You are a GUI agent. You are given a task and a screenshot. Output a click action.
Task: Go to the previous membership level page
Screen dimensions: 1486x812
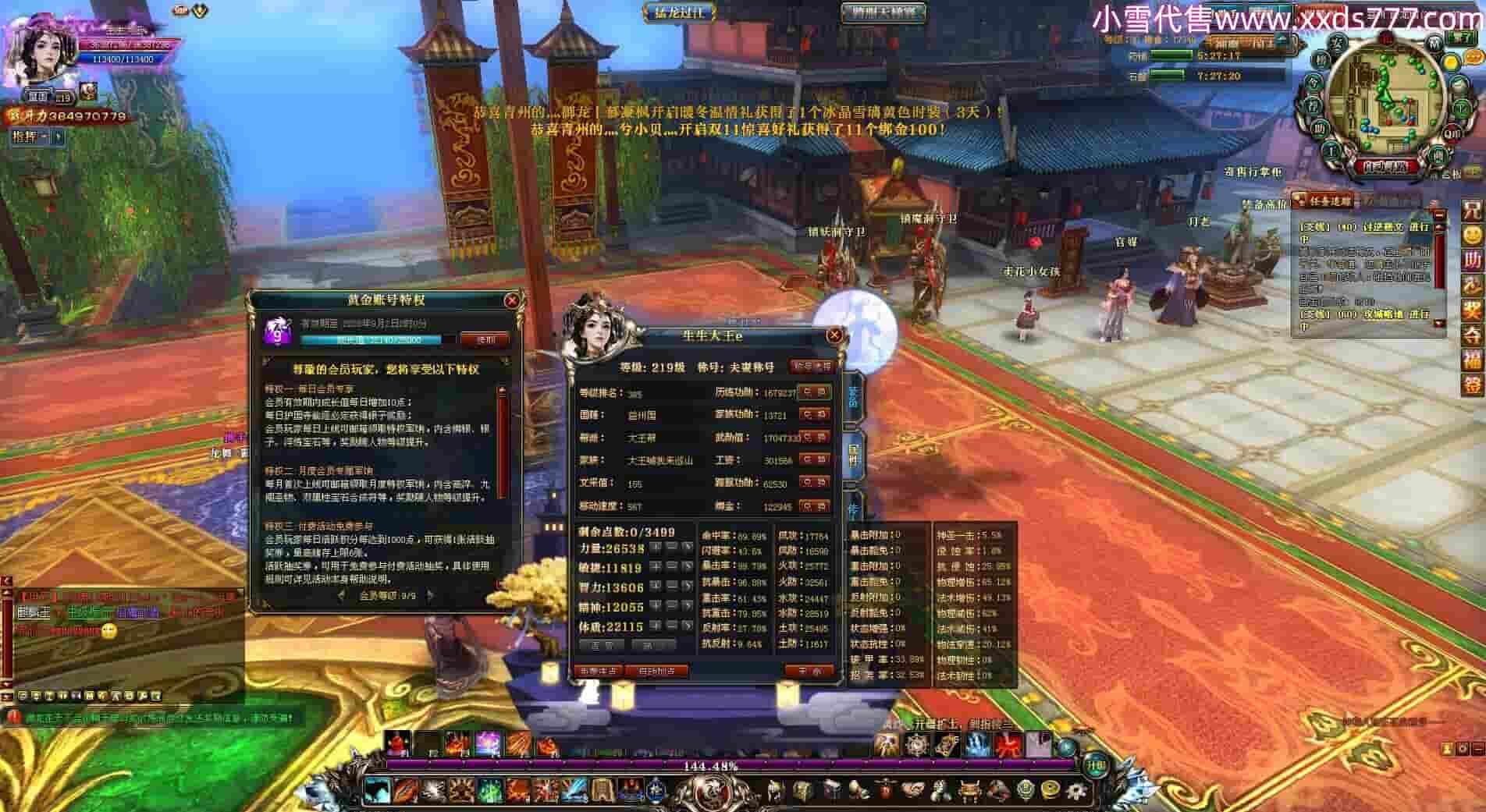coord(341,596)
